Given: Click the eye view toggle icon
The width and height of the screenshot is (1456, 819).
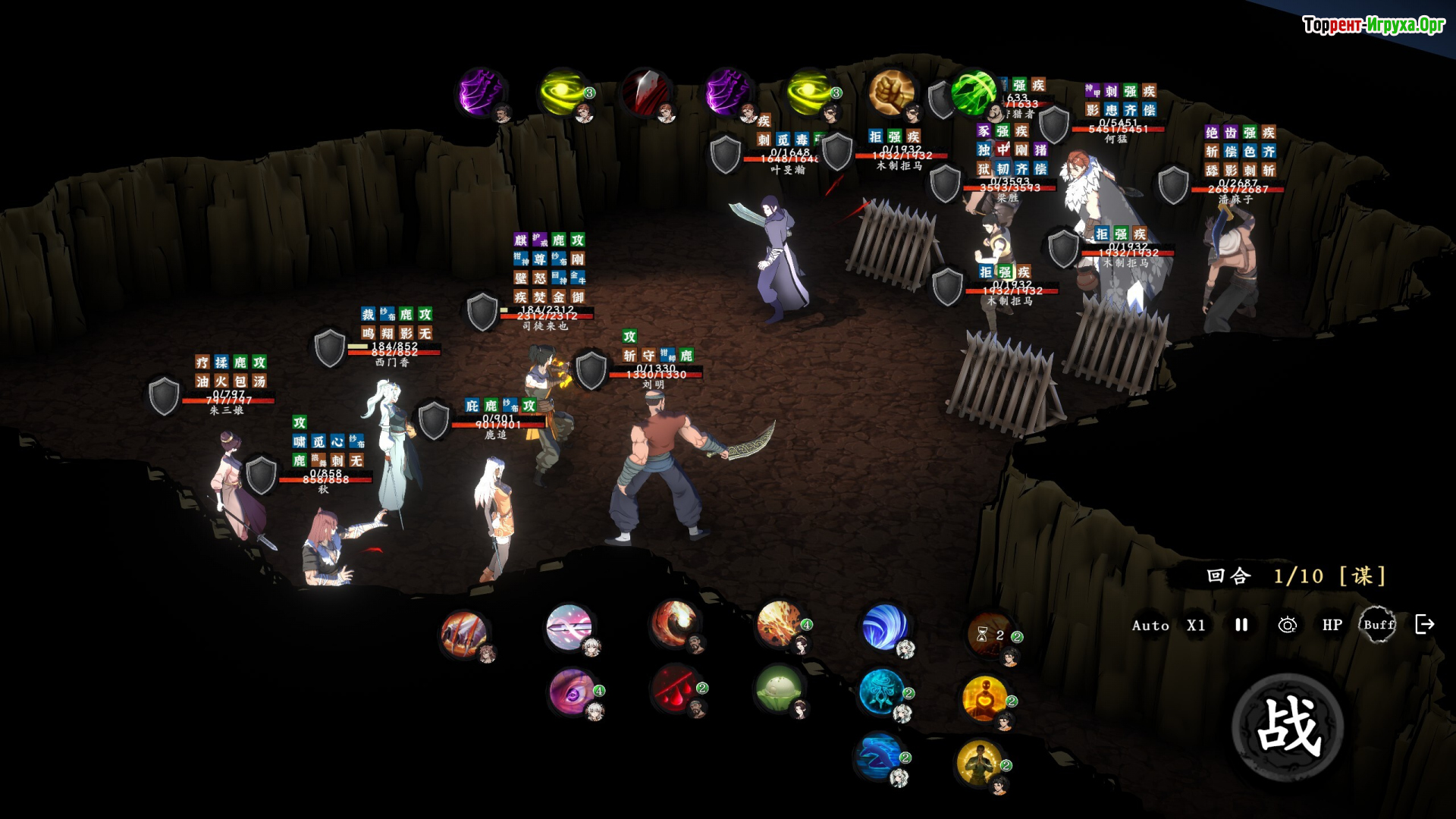Looking at the screenshot, I should point(1287,625).
